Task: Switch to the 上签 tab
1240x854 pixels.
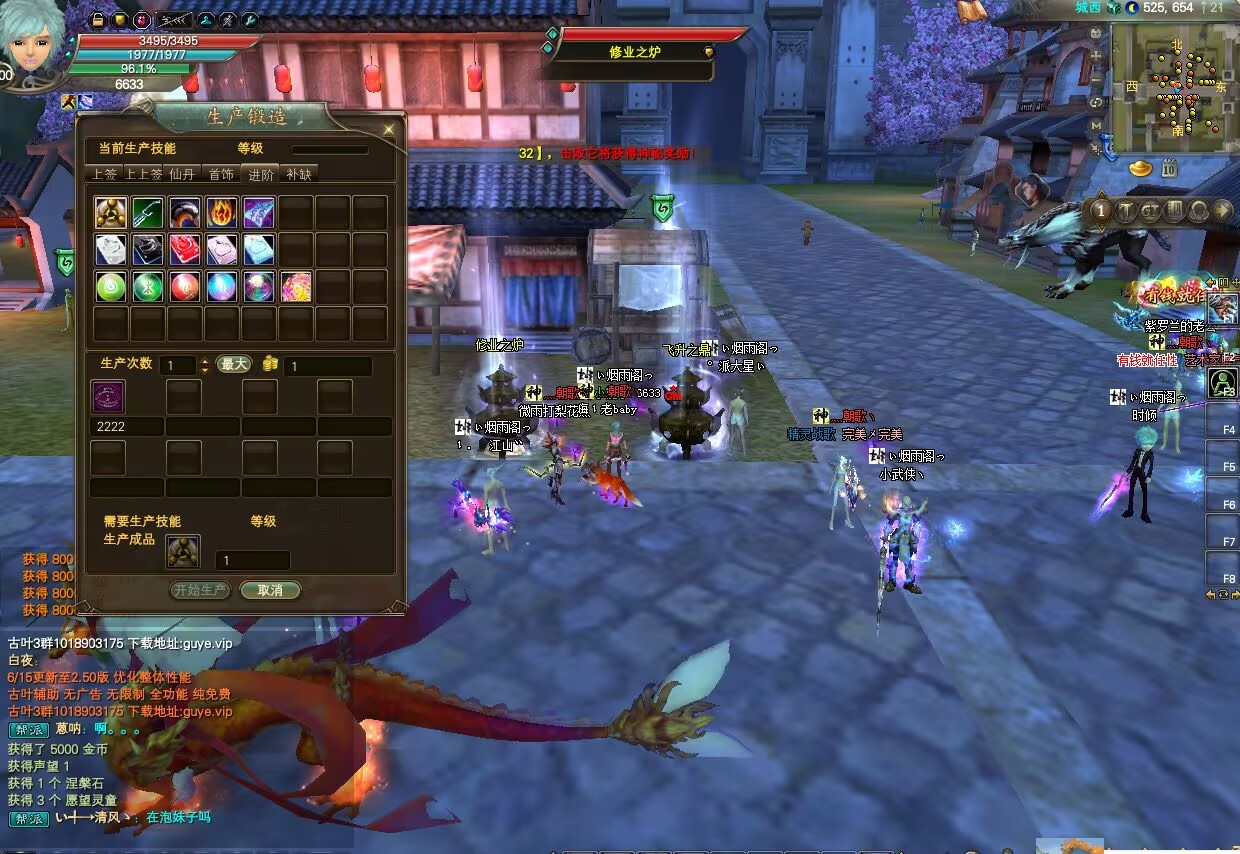Action: [x=104, y=174]
